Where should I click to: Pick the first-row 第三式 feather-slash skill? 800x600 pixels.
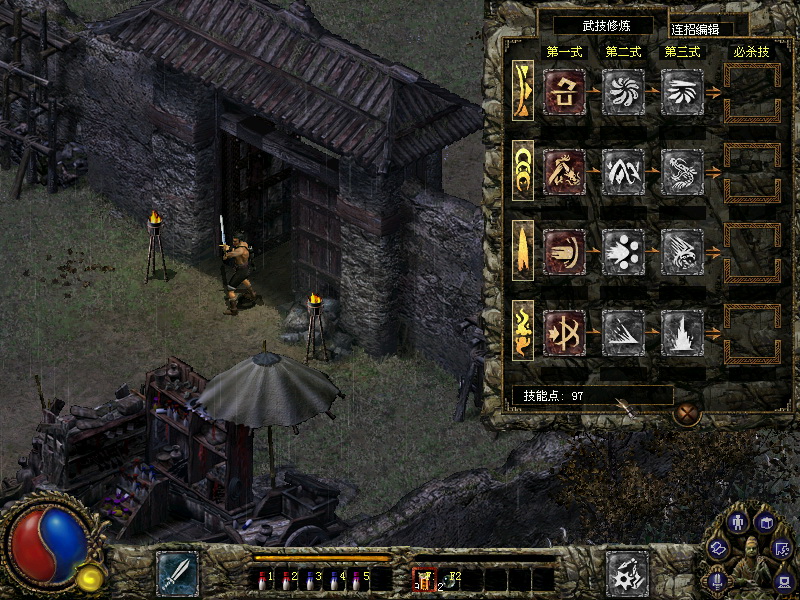(682, 92)
